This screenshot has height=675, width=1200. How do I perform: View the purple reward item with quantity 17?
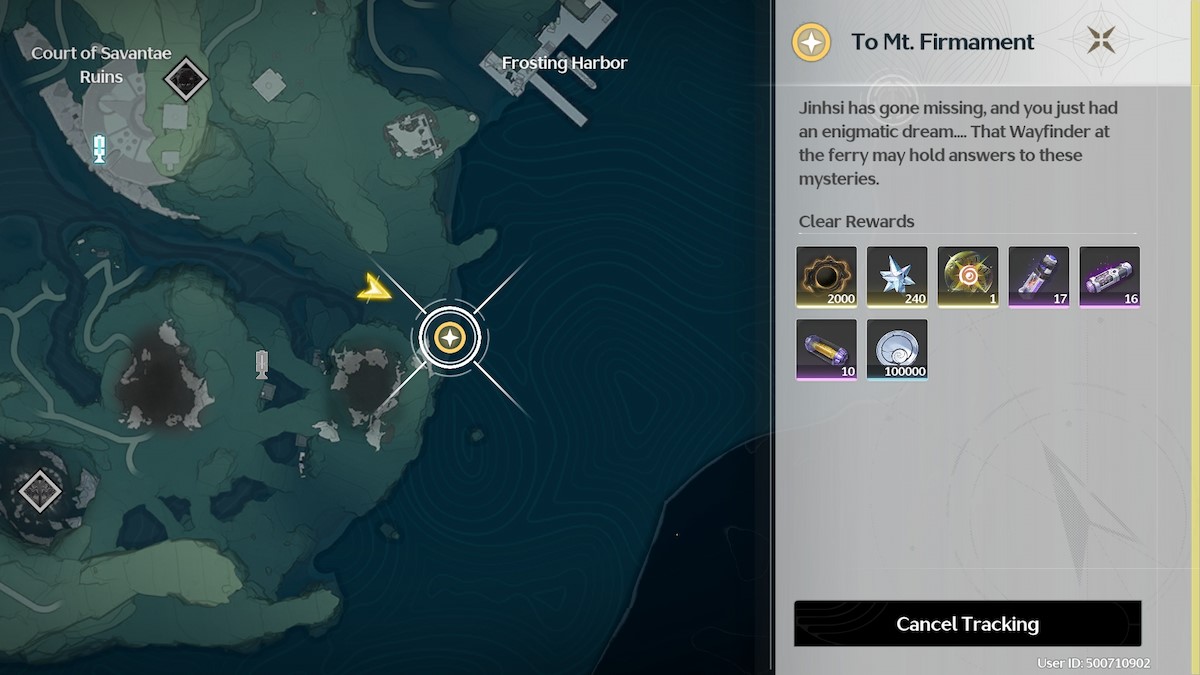point(1039,276)
